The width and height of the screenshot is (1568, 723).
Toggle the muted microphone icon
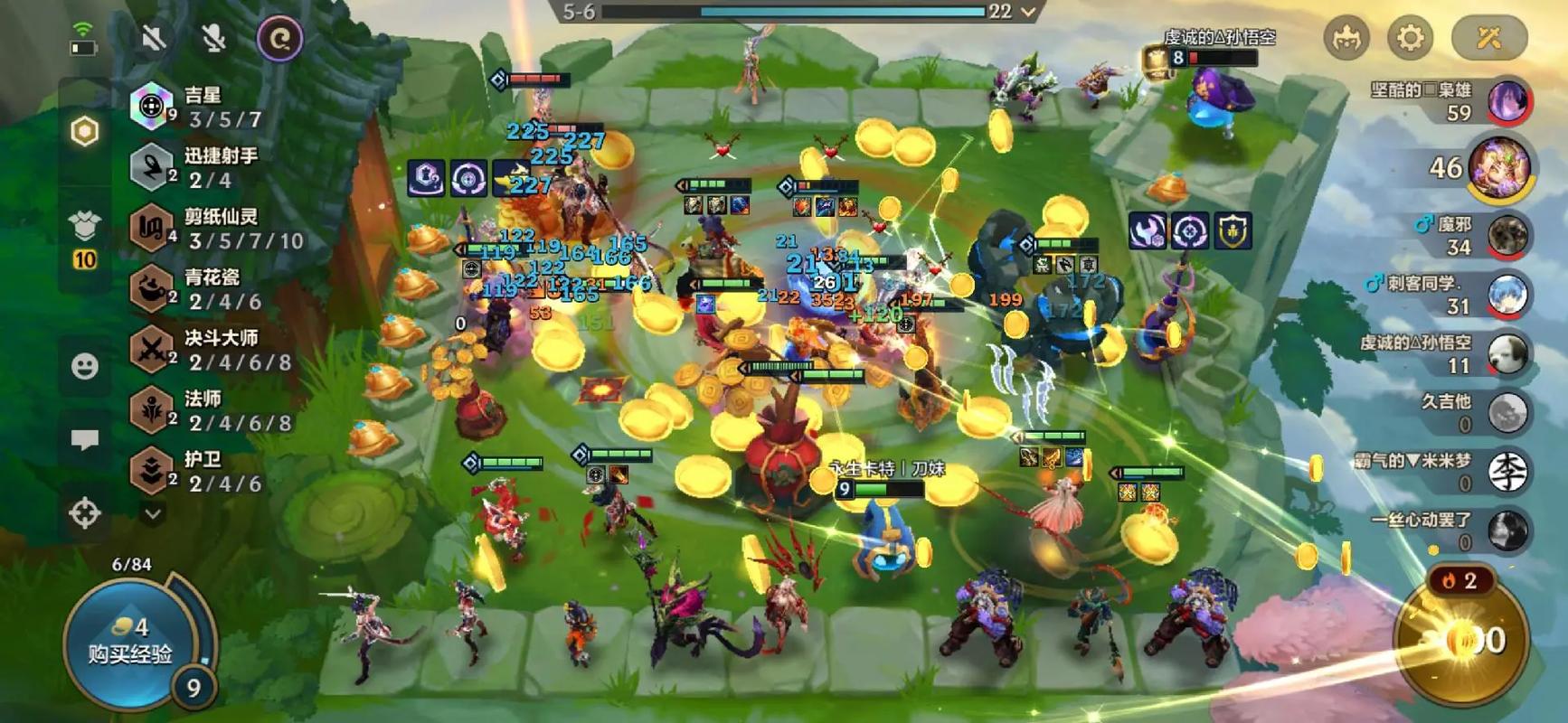(x=213, y=38)
